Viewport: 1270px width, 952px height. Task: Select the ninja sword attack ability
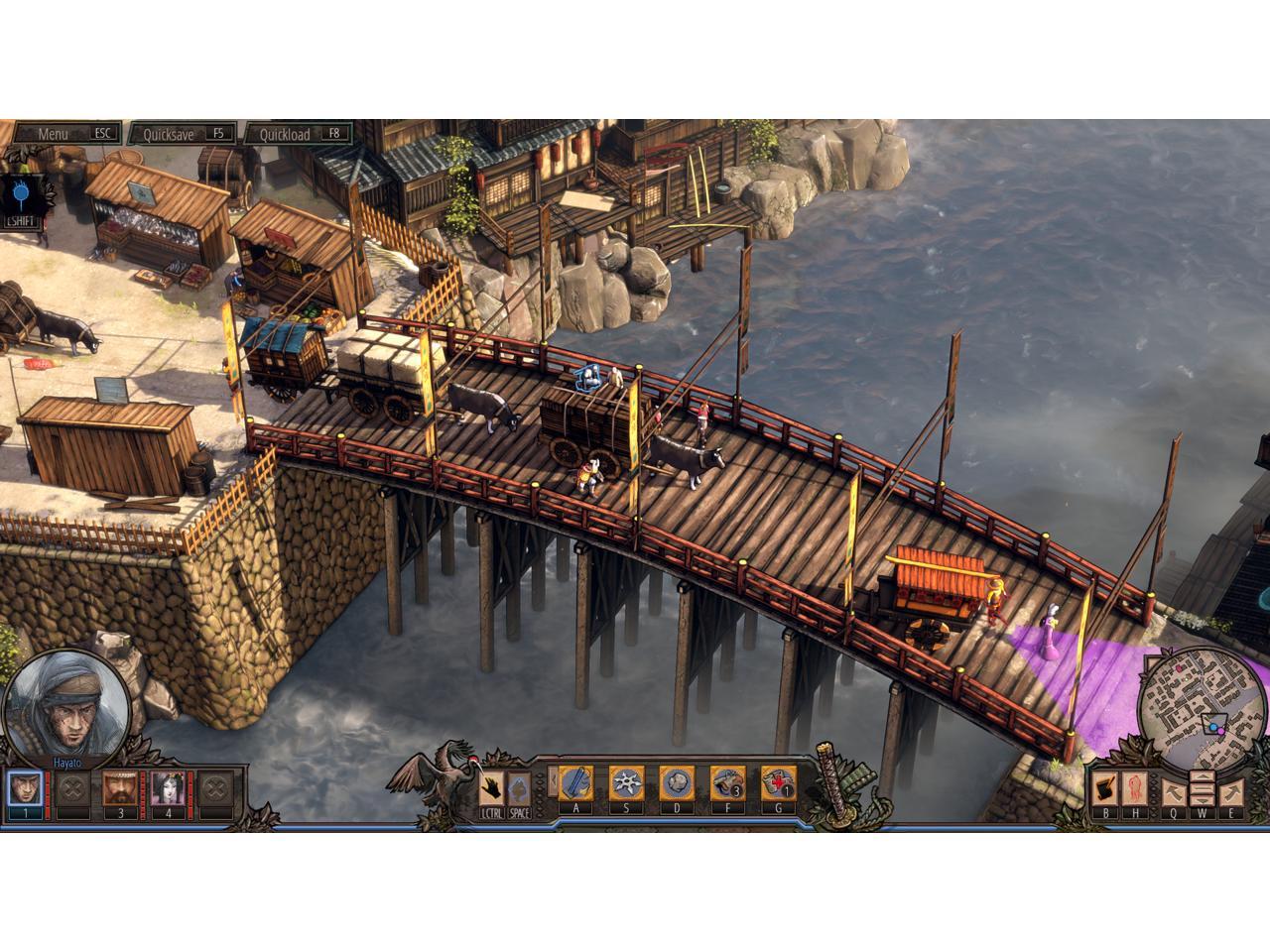(575, 783)
